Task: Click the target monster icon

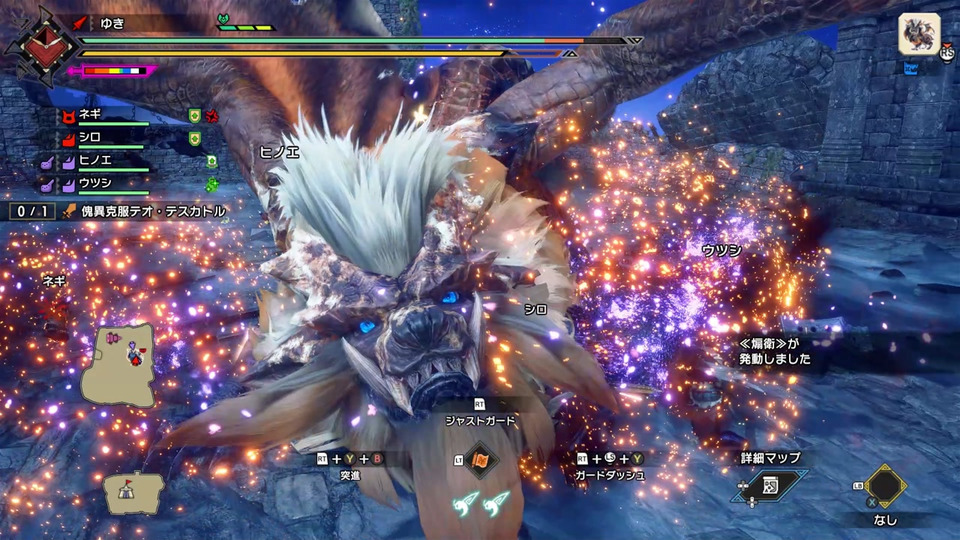Action: point(918,33)
